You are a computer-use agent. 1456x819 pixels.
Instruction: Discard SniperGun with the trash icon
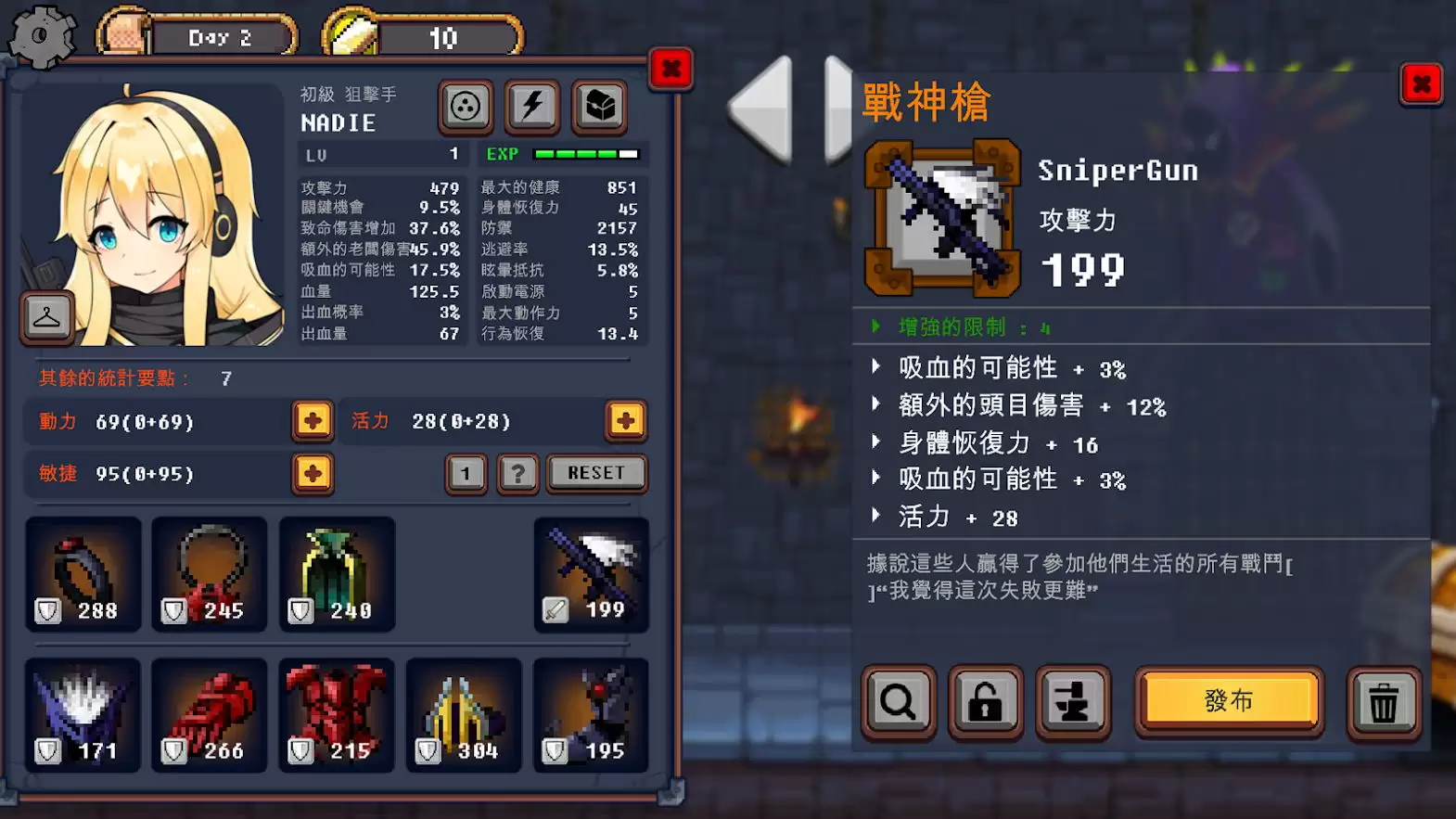[1385, 702]
